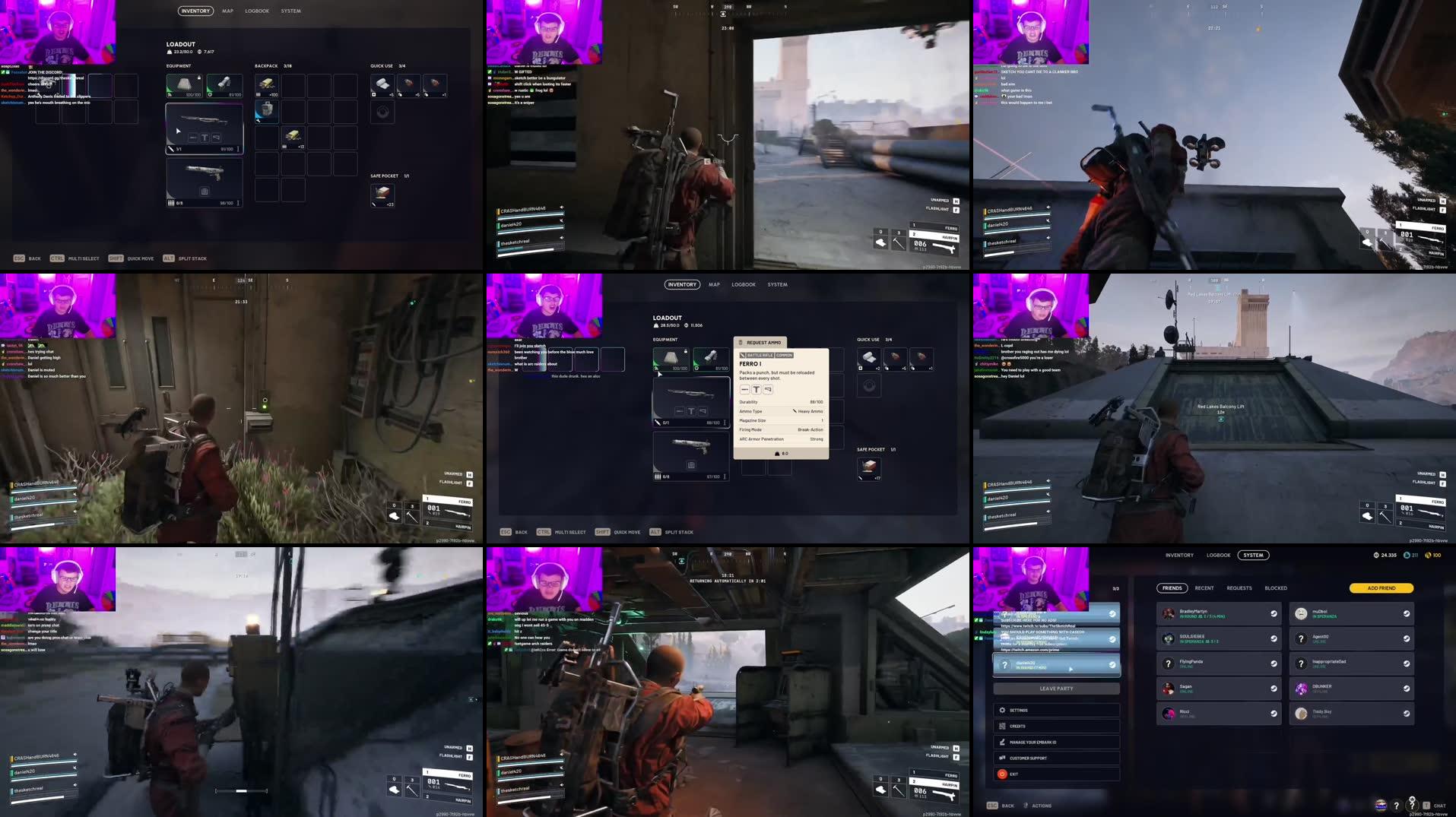Click the Request Ammo magazine icon
The width and height of the screenshot is (1456, 817).
(x=741, y=342)
